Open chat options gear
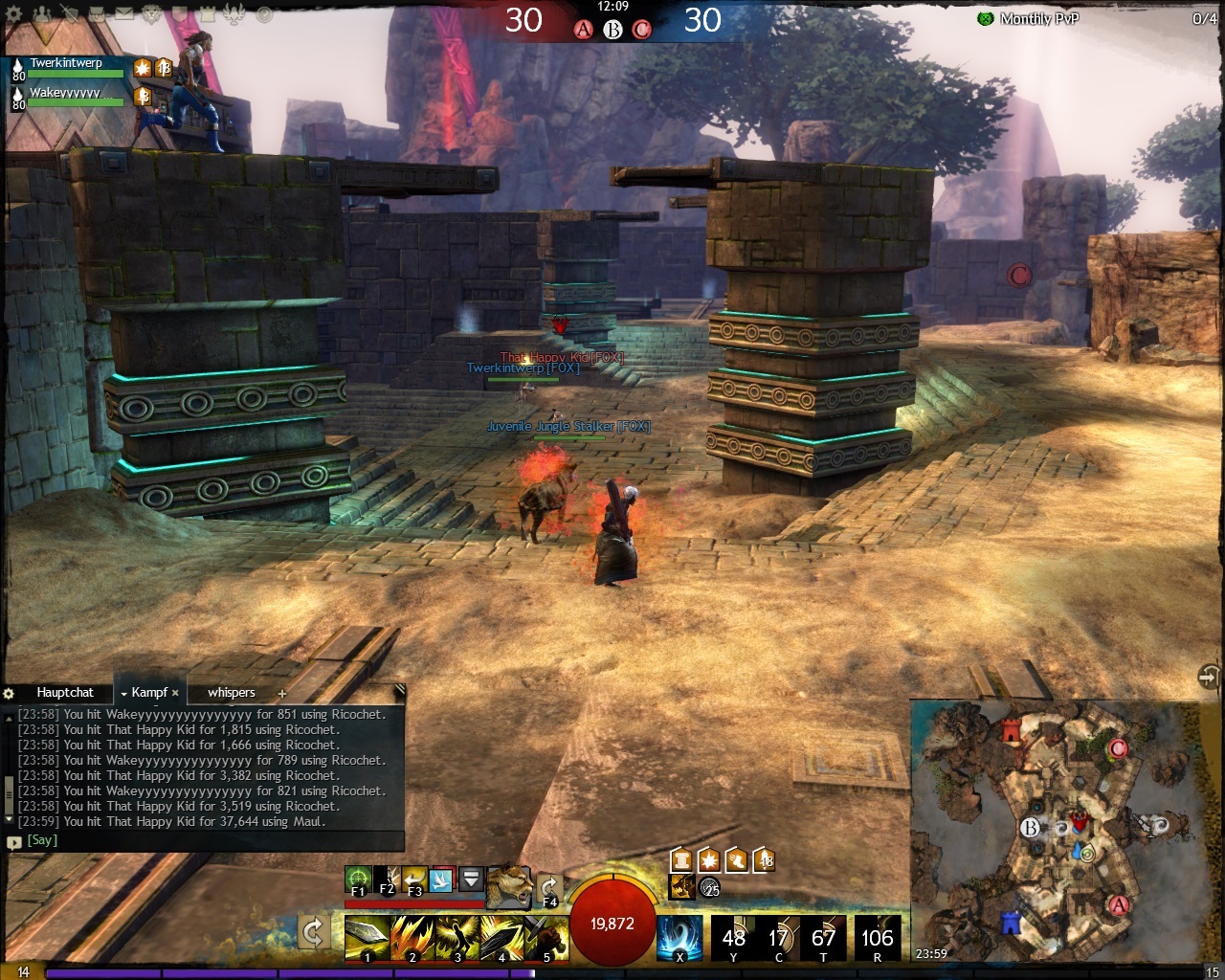Screen dimensions: 1225x980 coord(10,693)
